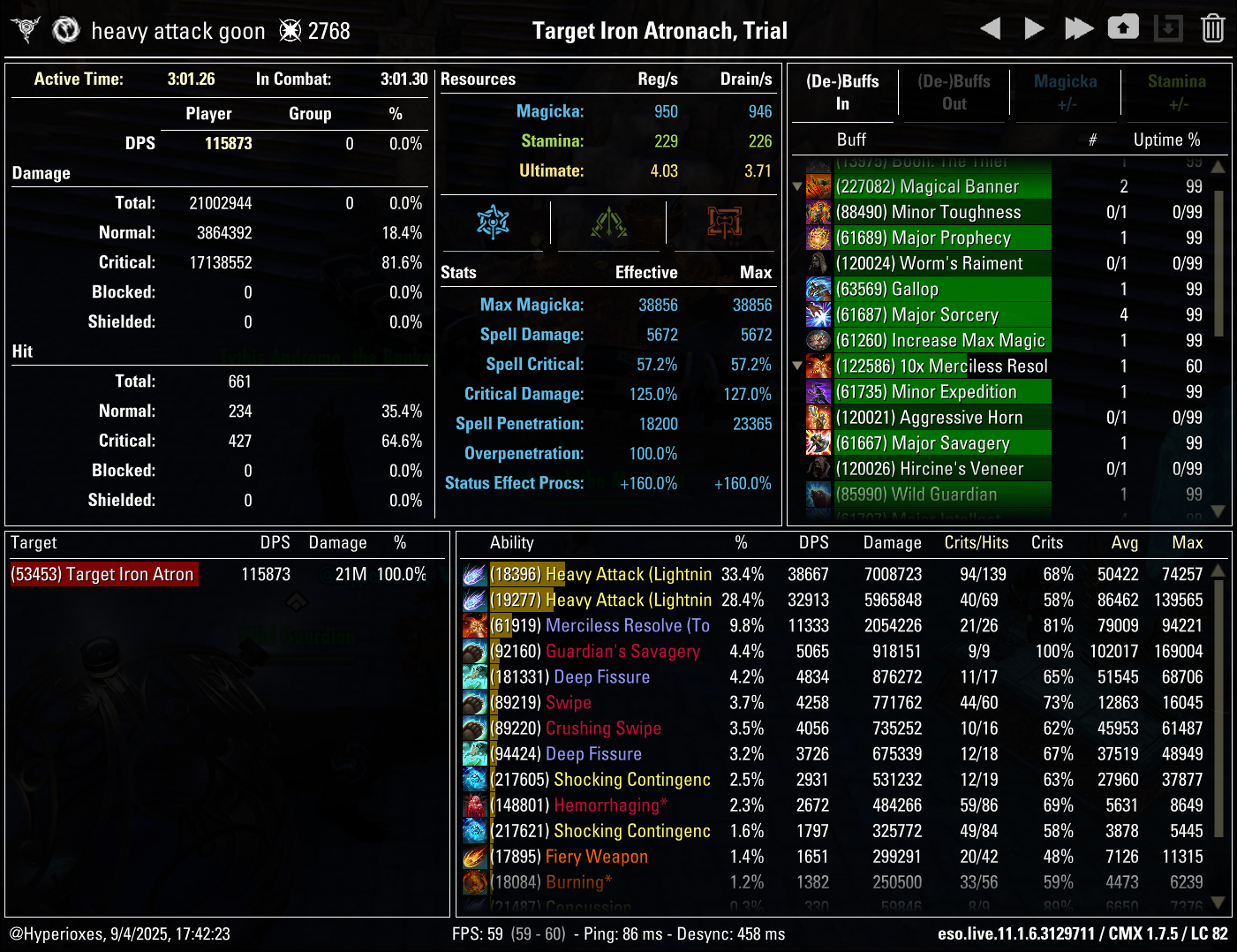Click the fight name heavy attack goon

point(178,30)
